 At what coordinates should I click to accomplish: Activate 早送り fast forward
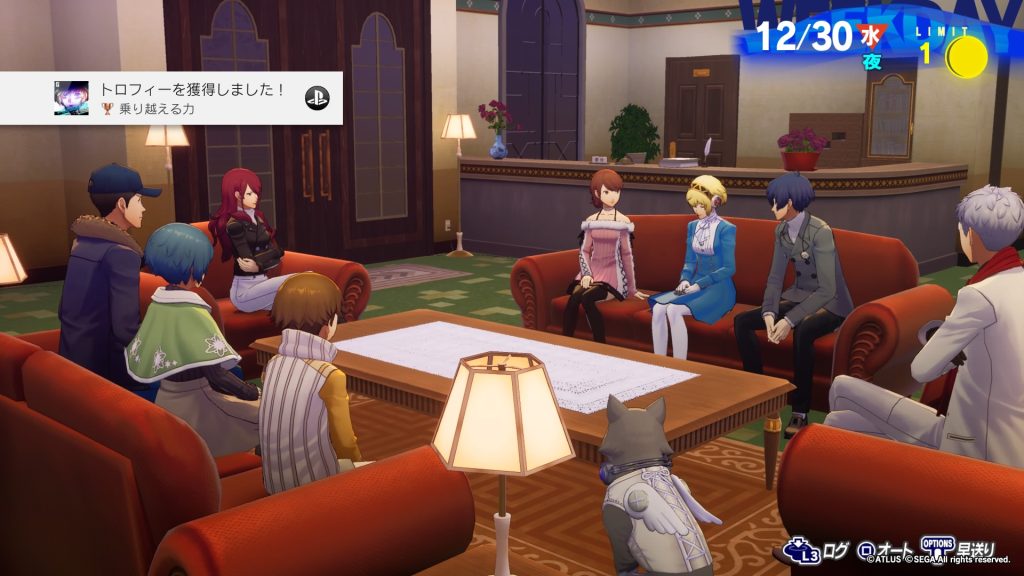click(x=958, y=549)
